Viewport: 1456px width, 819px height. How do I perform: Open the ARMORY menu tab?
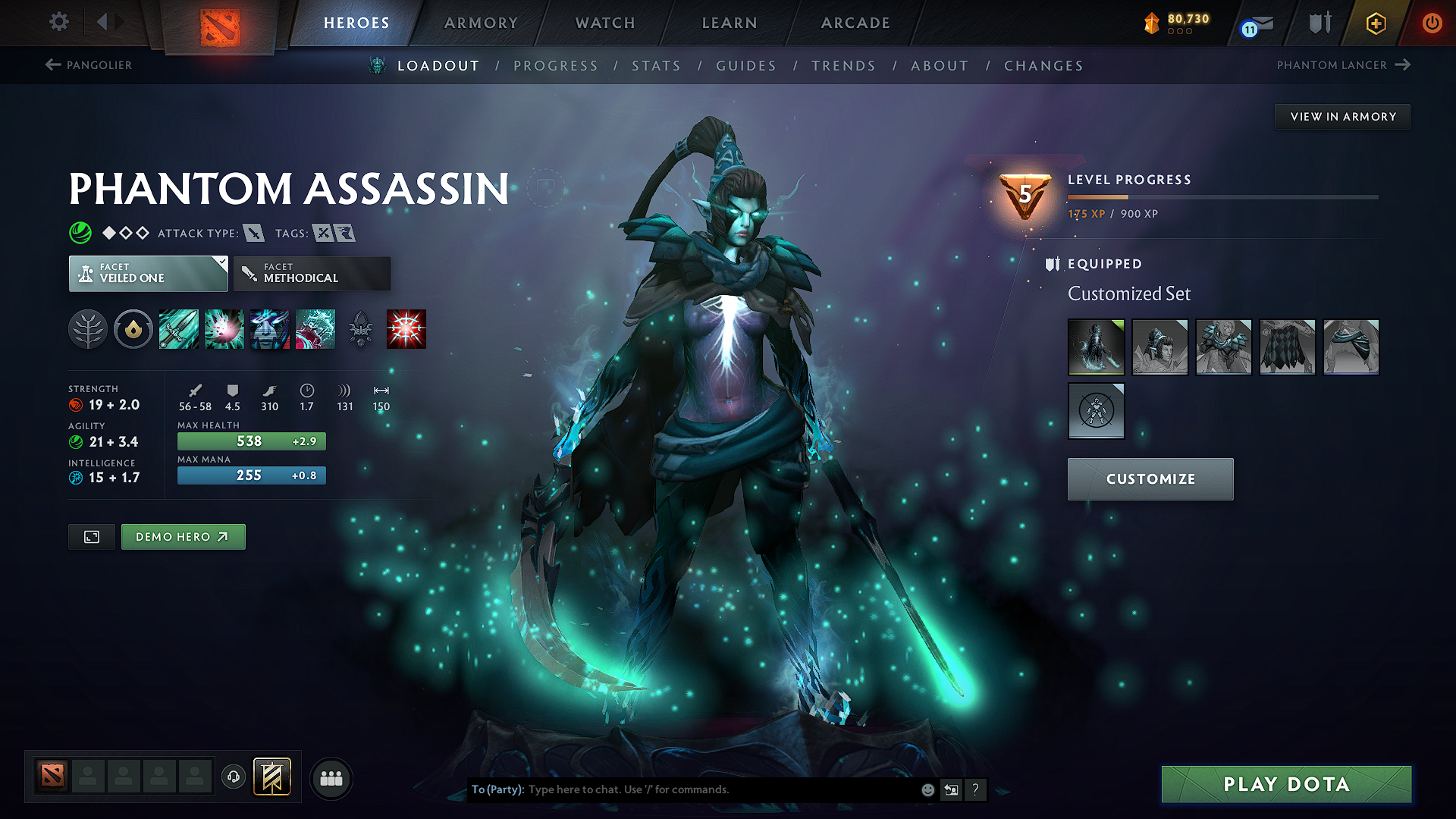pos(481,23)
